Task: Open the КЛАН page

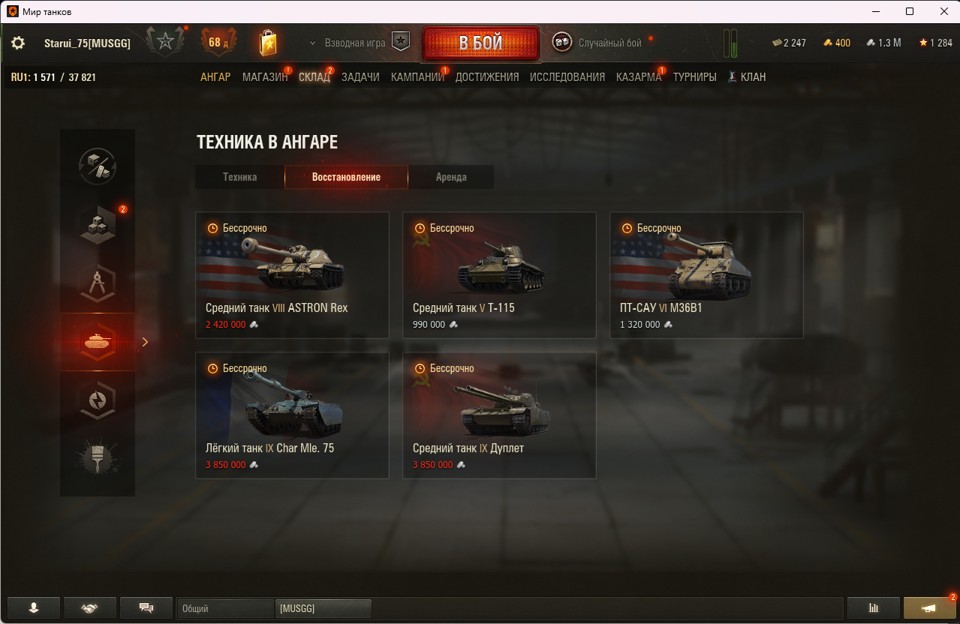Action: 747,77
